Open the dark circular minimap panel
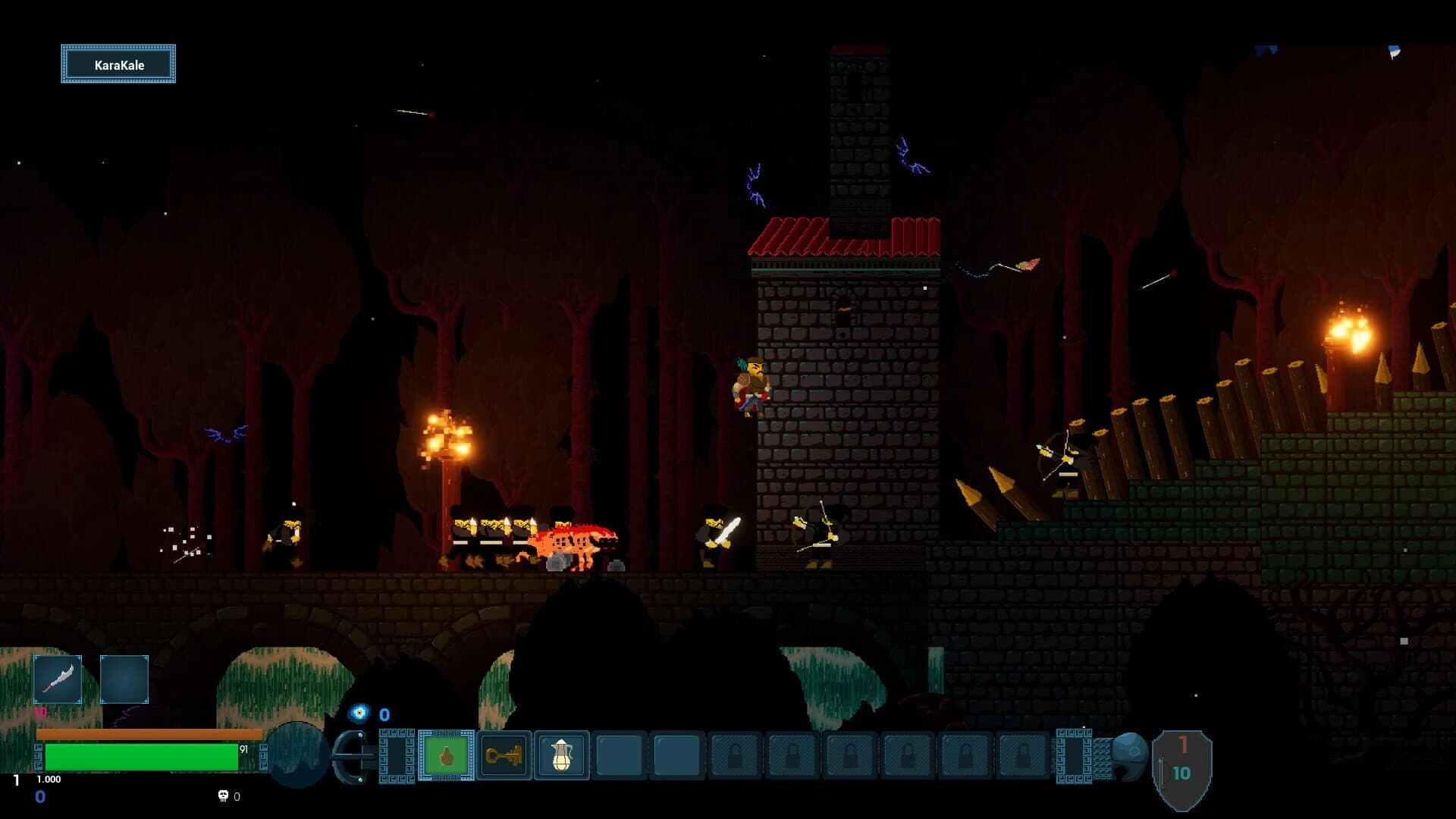Image resolution: width=1456 pixels, height=819 pixels. click(296, 756)
